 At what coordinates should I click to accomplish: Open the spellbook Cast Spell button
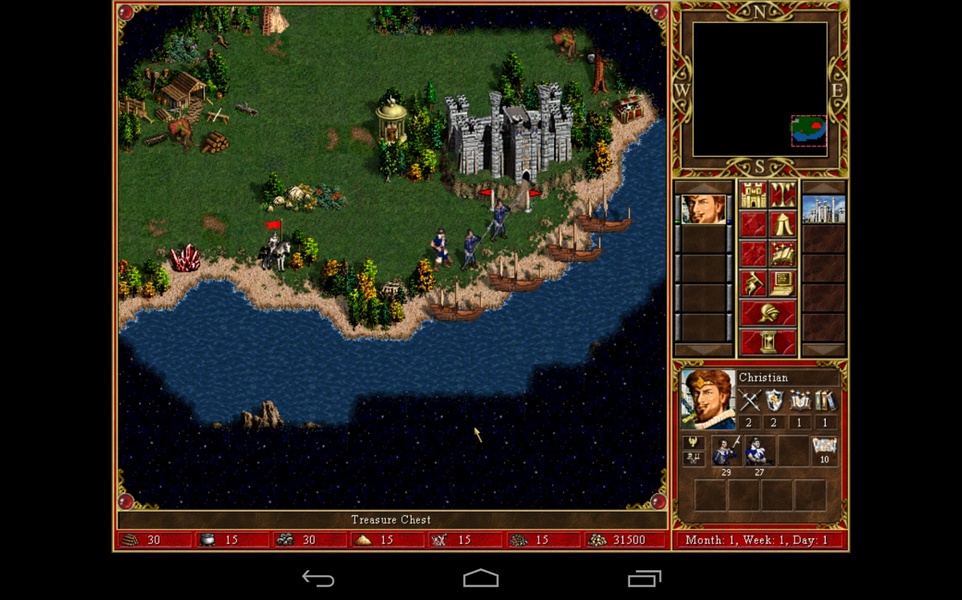[783, 254]
